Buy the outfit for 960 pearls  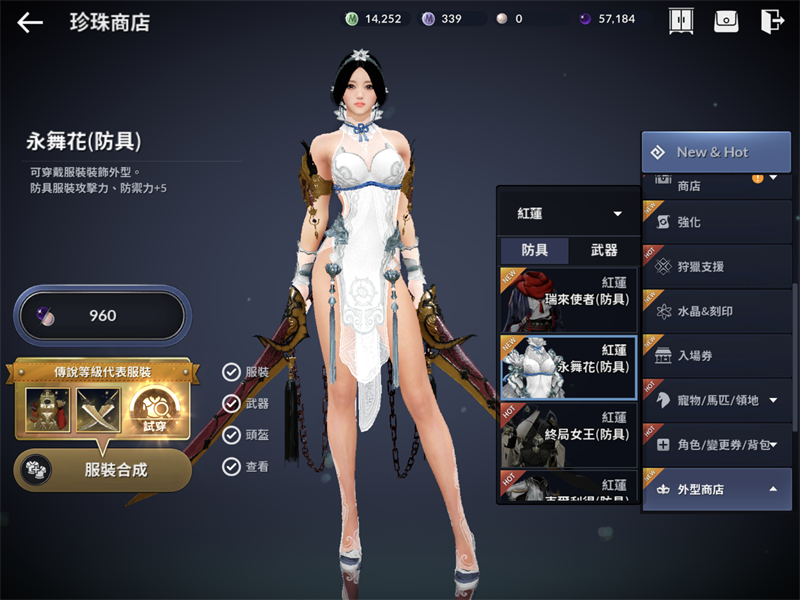(x=100, y=316)
